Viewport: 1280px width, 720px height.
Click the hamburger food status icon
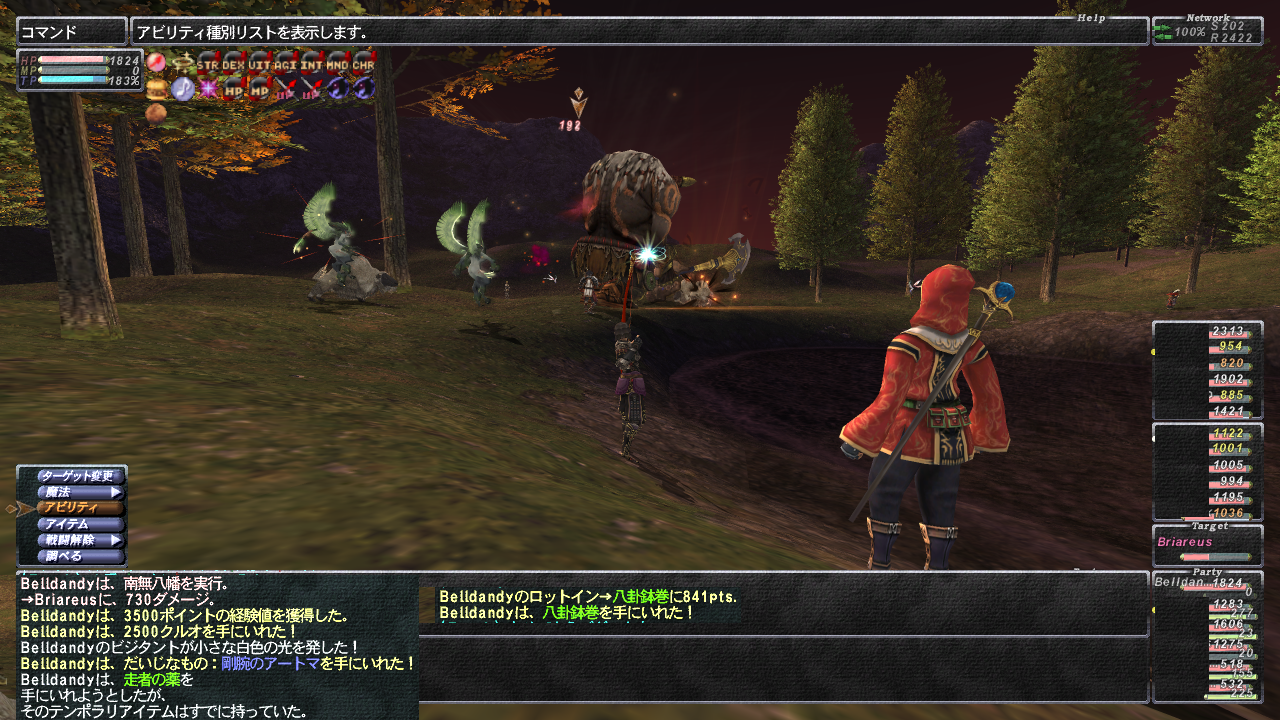pos(156,89)
